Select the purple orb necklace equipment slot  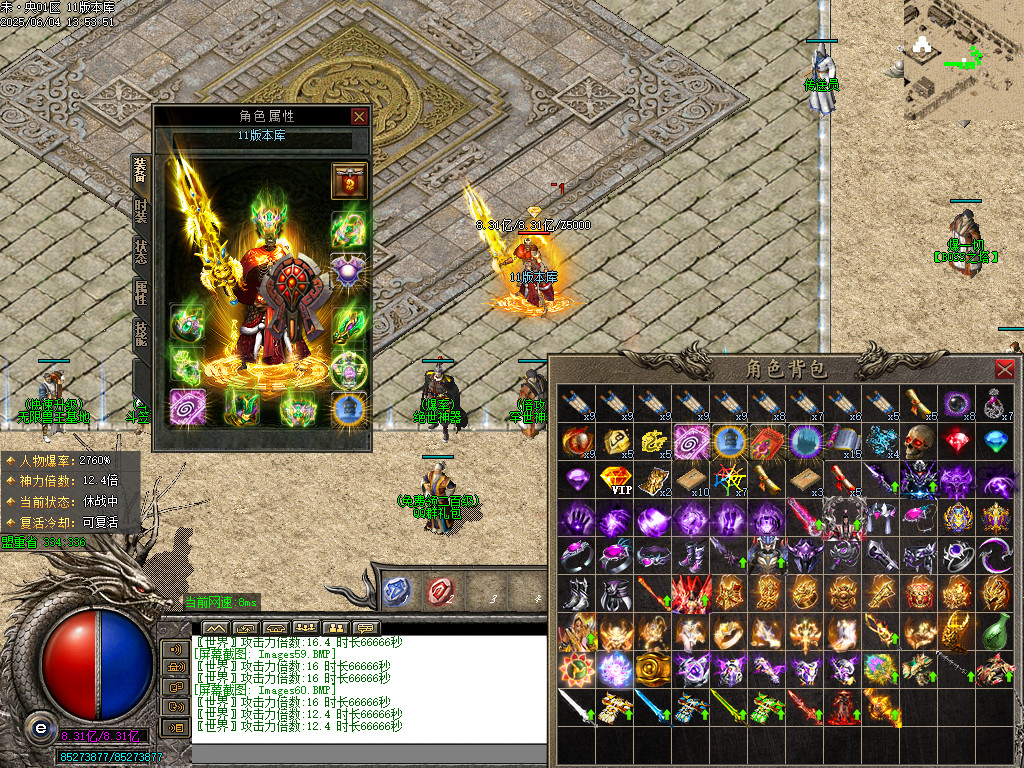pyautogui.click(x=349, y=273)
